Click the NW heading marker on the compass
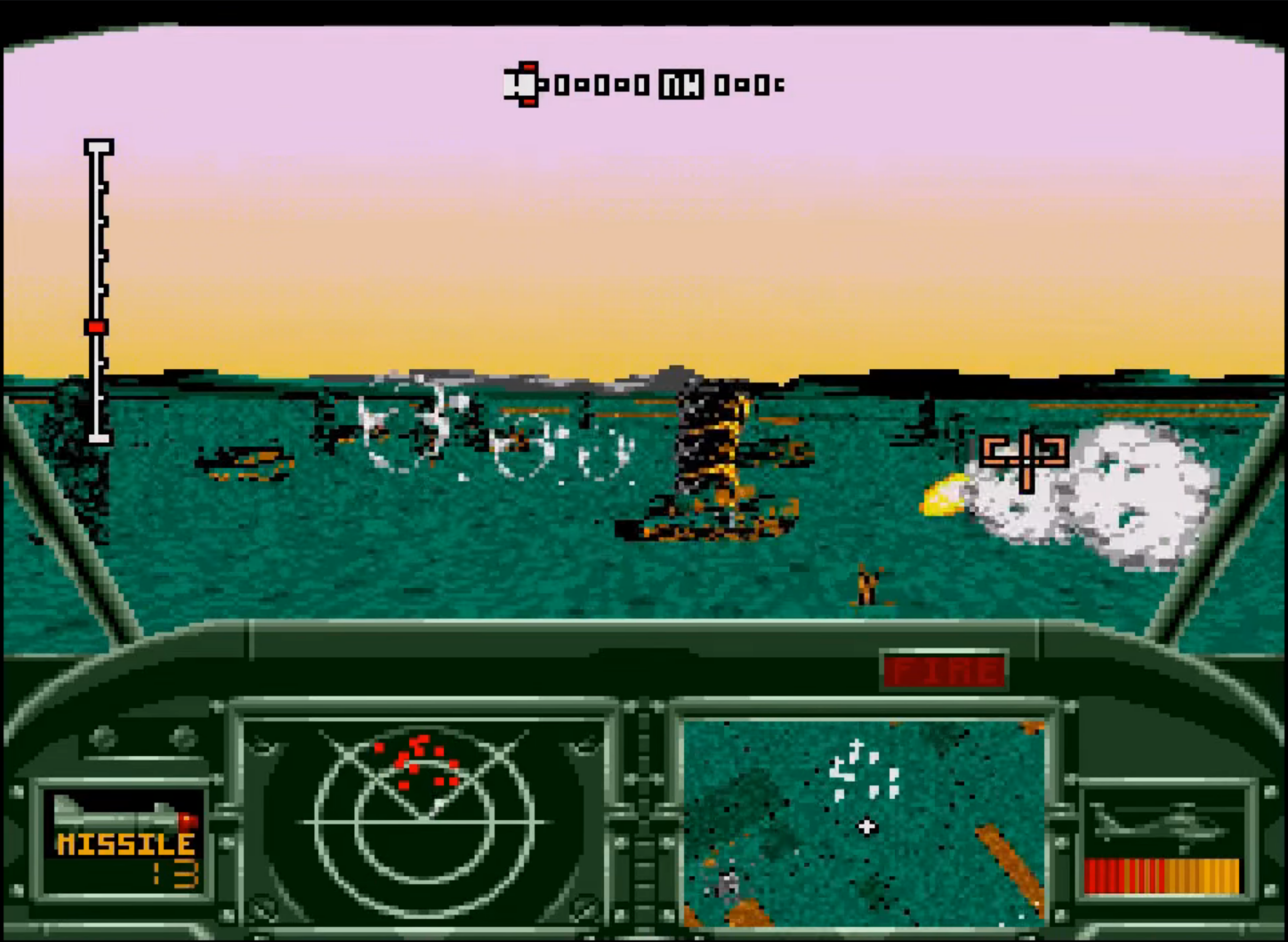Screen dimensions: 1288x942 coord(680,83)
